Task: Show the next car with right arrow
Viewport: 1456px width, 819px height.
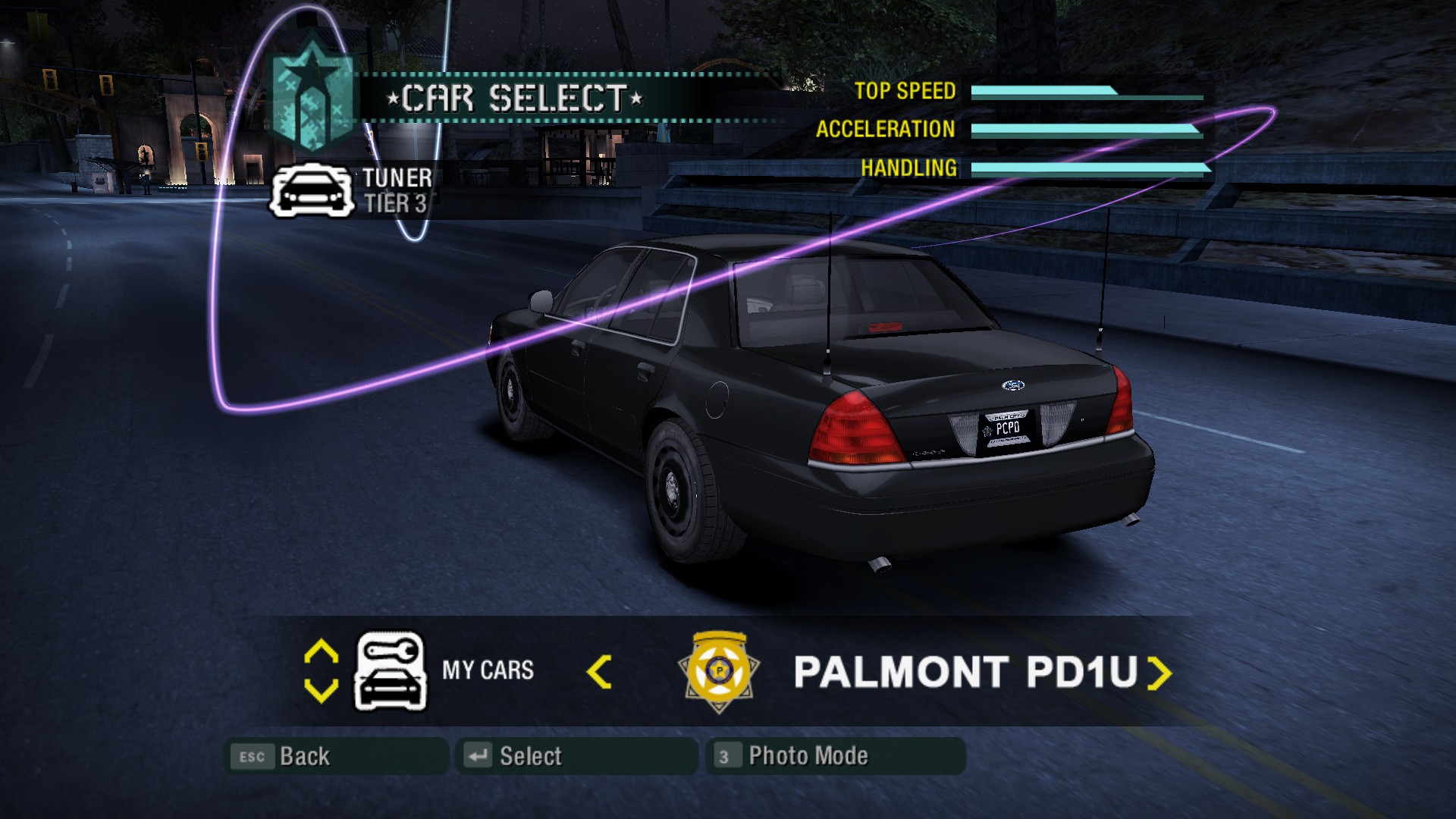Action: coord(1159,673)
